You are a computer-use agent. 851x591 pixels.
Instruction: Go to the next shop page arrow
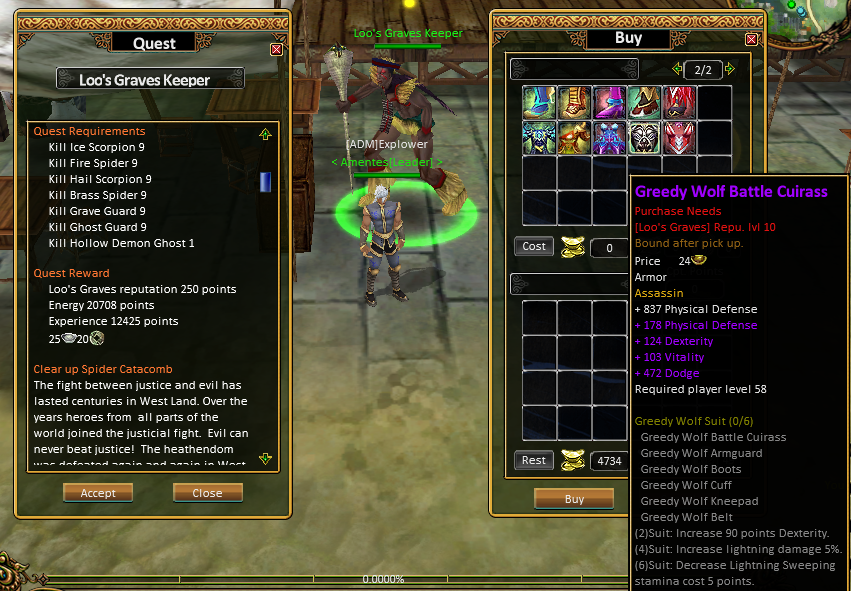pyautogui.click(x=729, y=70)
